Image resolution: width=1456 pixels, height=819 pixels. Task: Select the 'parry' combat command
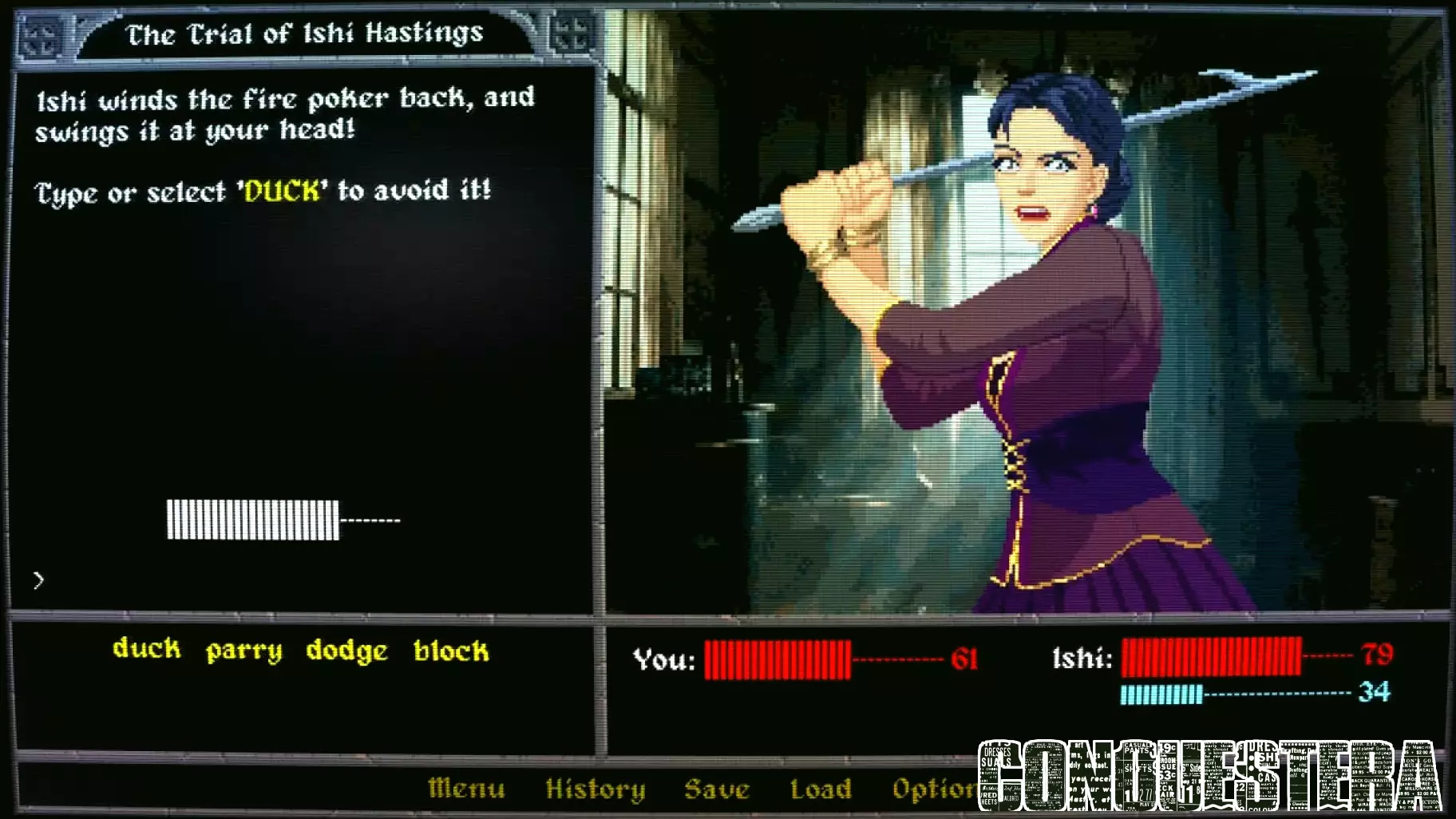(243, 651)
